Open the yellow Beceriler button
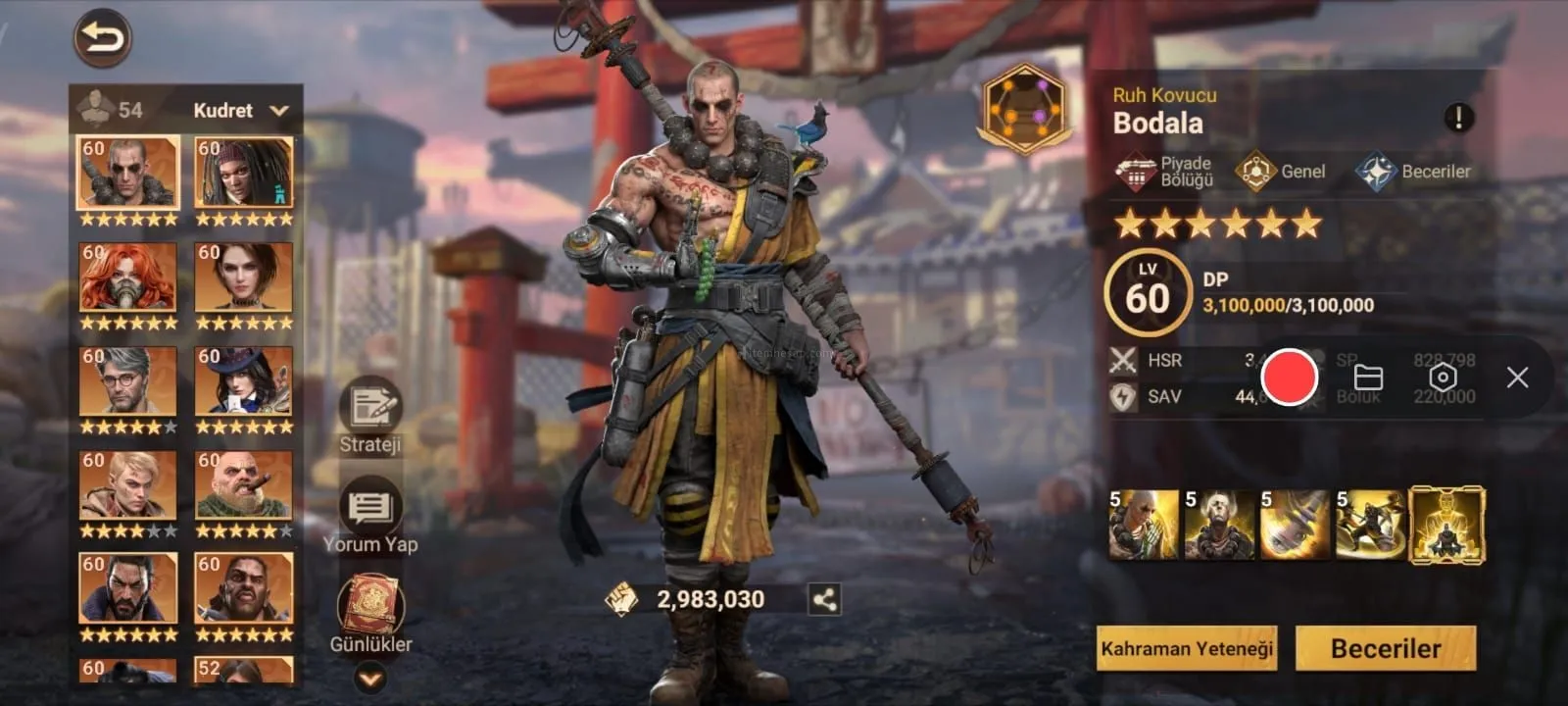Viewport: 1568px width, 706px height. 1386,648
